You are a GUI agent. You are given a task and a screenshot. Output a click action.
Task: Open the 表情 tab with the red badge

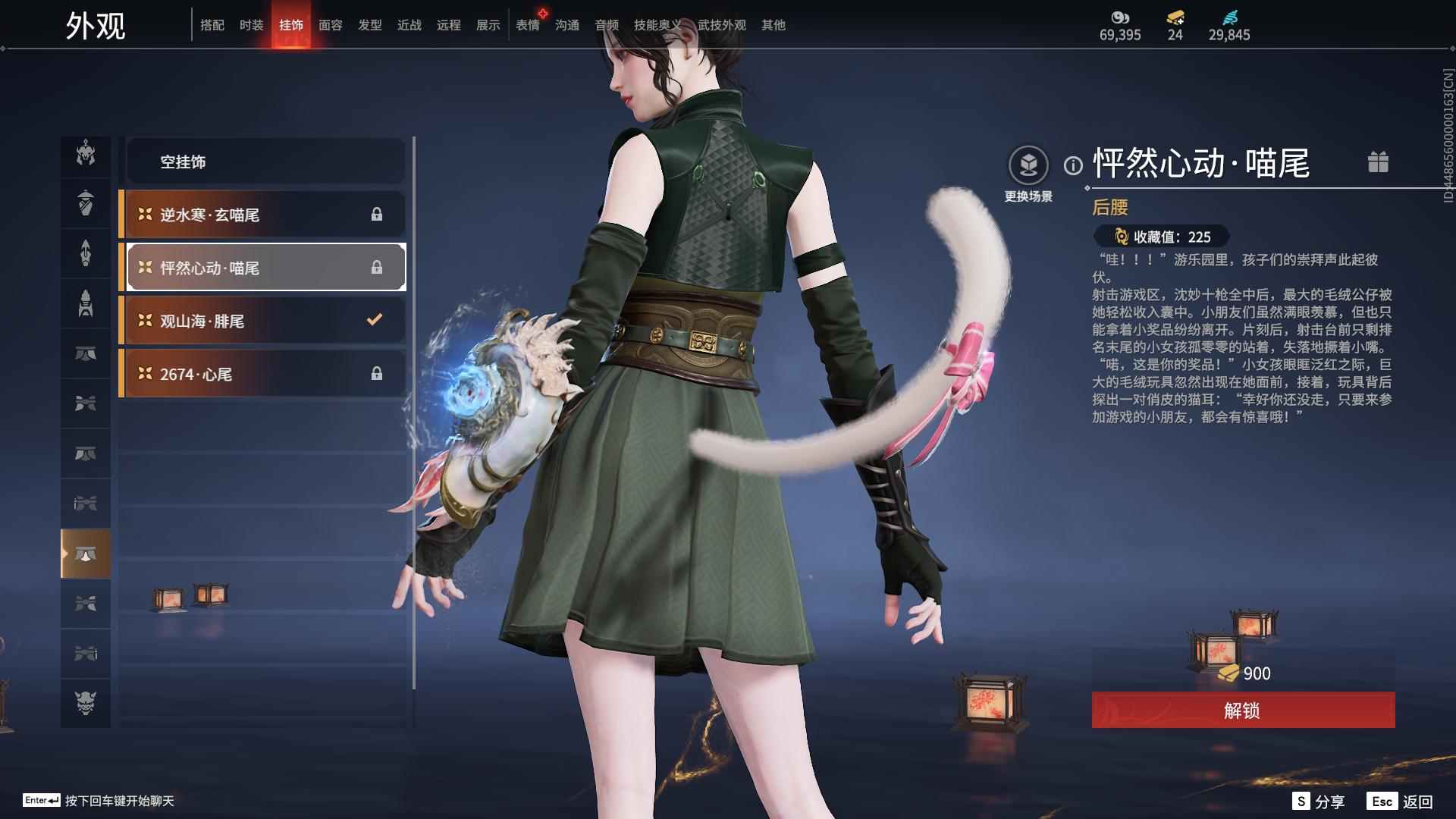[x=526, y=24]
